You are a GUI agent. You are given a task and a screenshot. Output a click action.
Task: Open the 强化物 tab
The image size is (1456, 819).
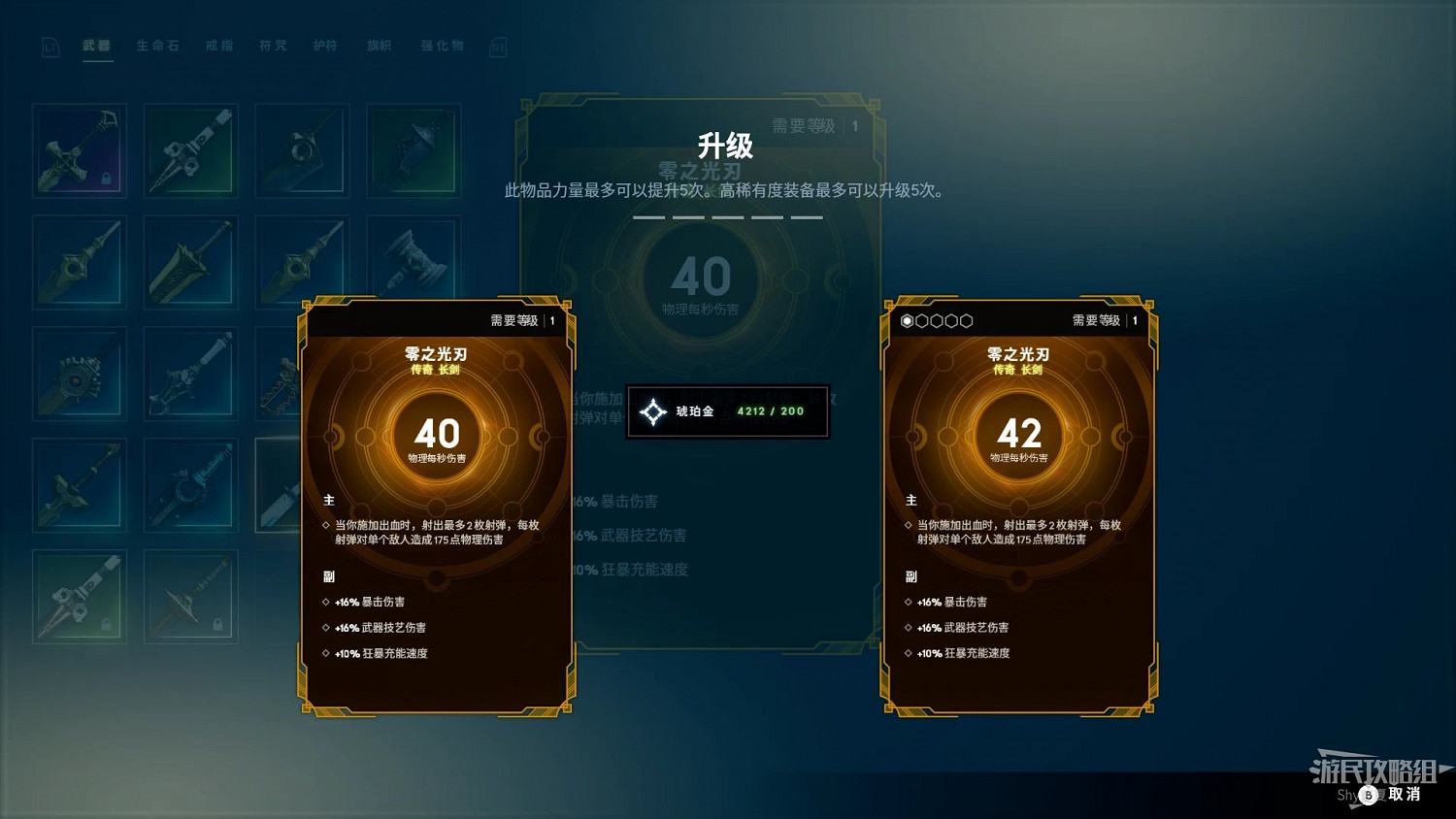tap(442, 46)
